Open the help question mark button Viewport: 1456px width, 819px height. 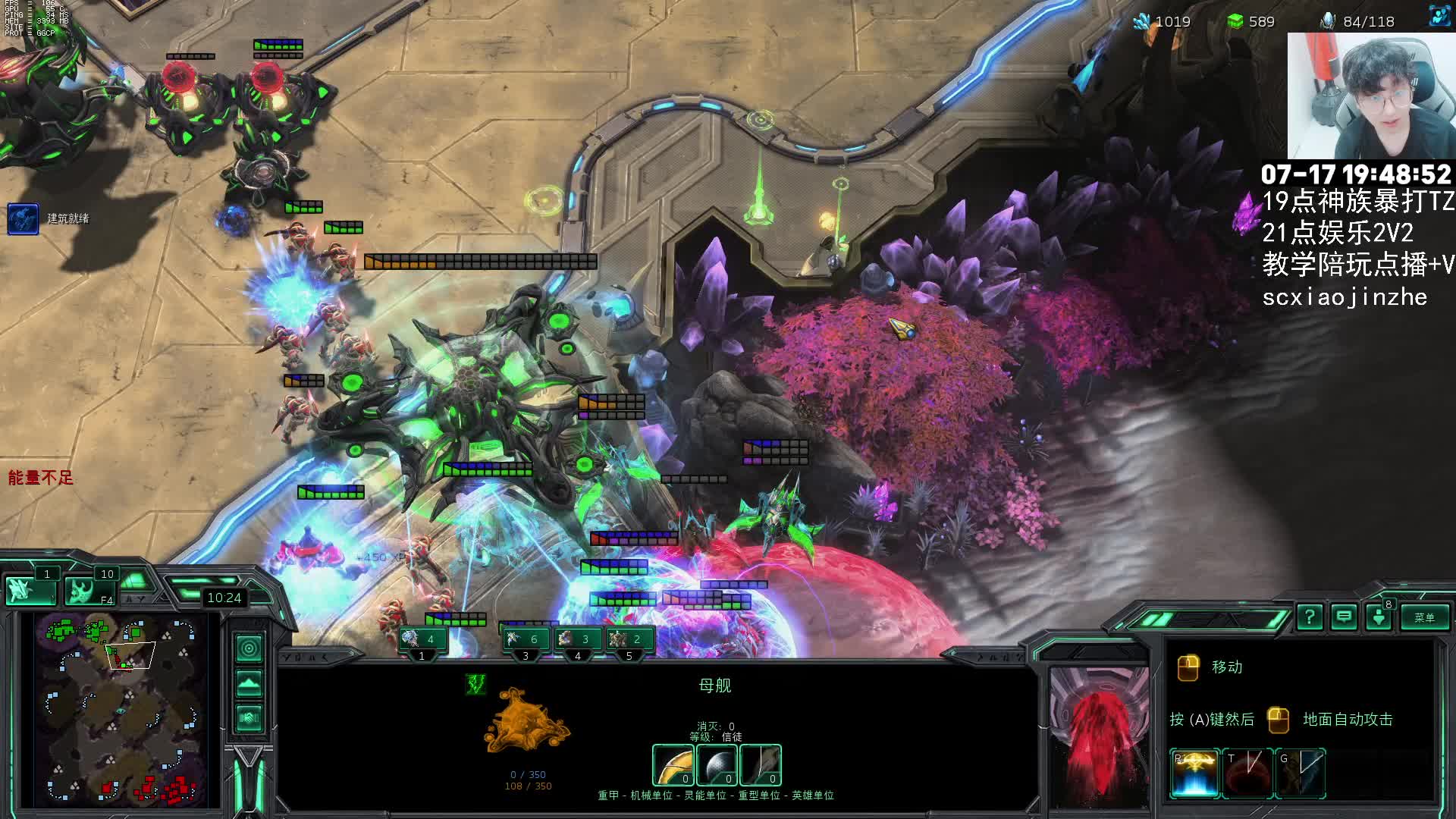pos(1310,617)
